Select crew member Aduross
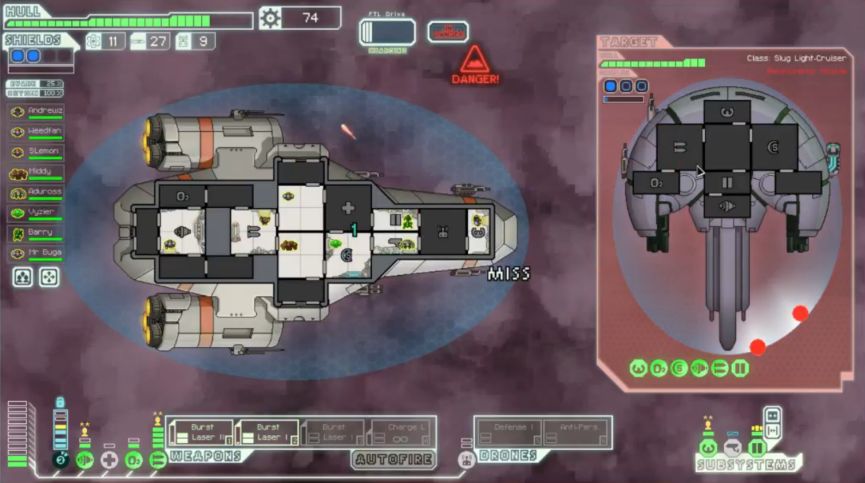The width and height of the screenshot is (865, 483). (36, 192)
